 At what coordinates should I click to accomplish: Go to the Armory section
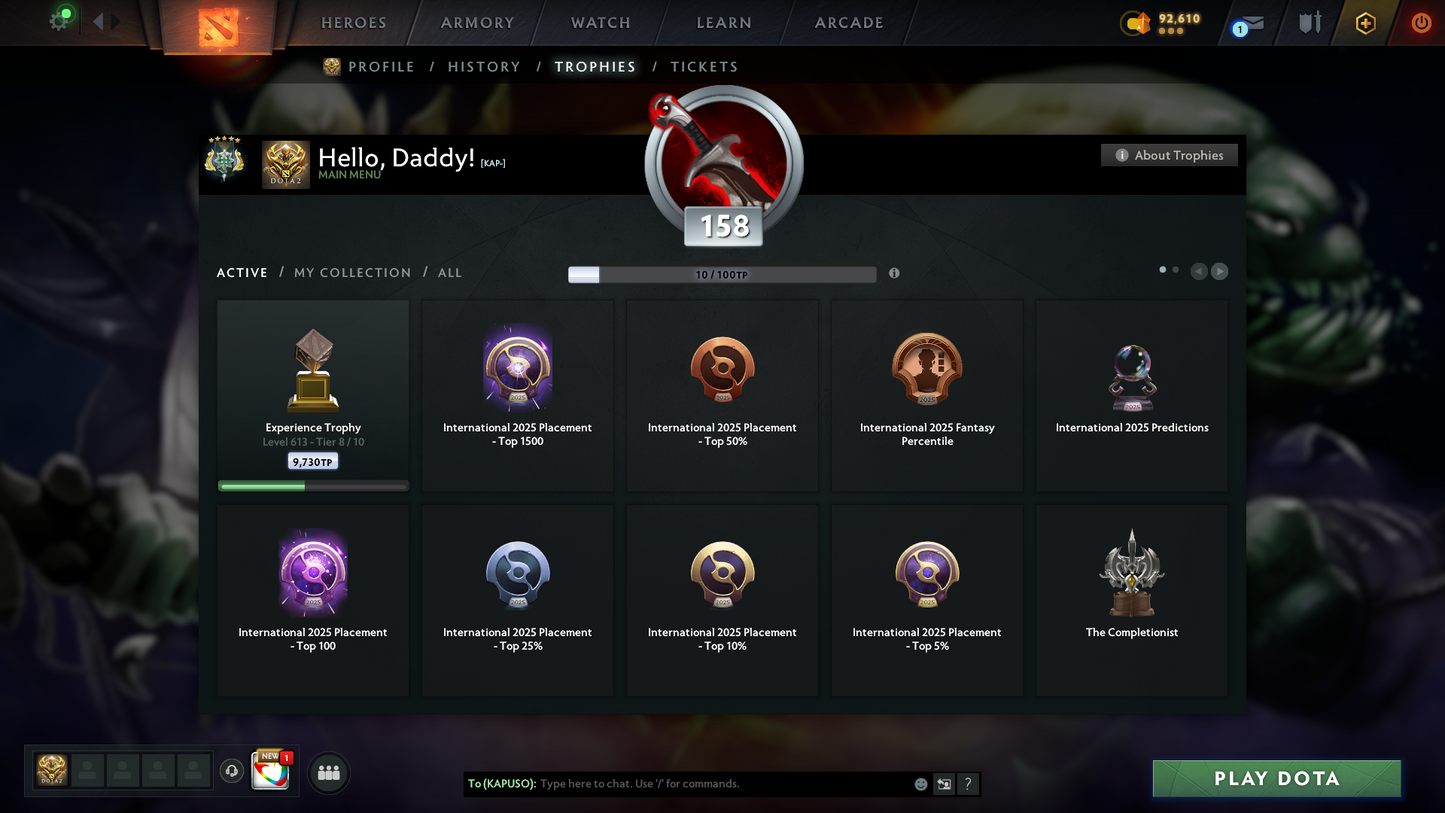[x=477, y=23]
